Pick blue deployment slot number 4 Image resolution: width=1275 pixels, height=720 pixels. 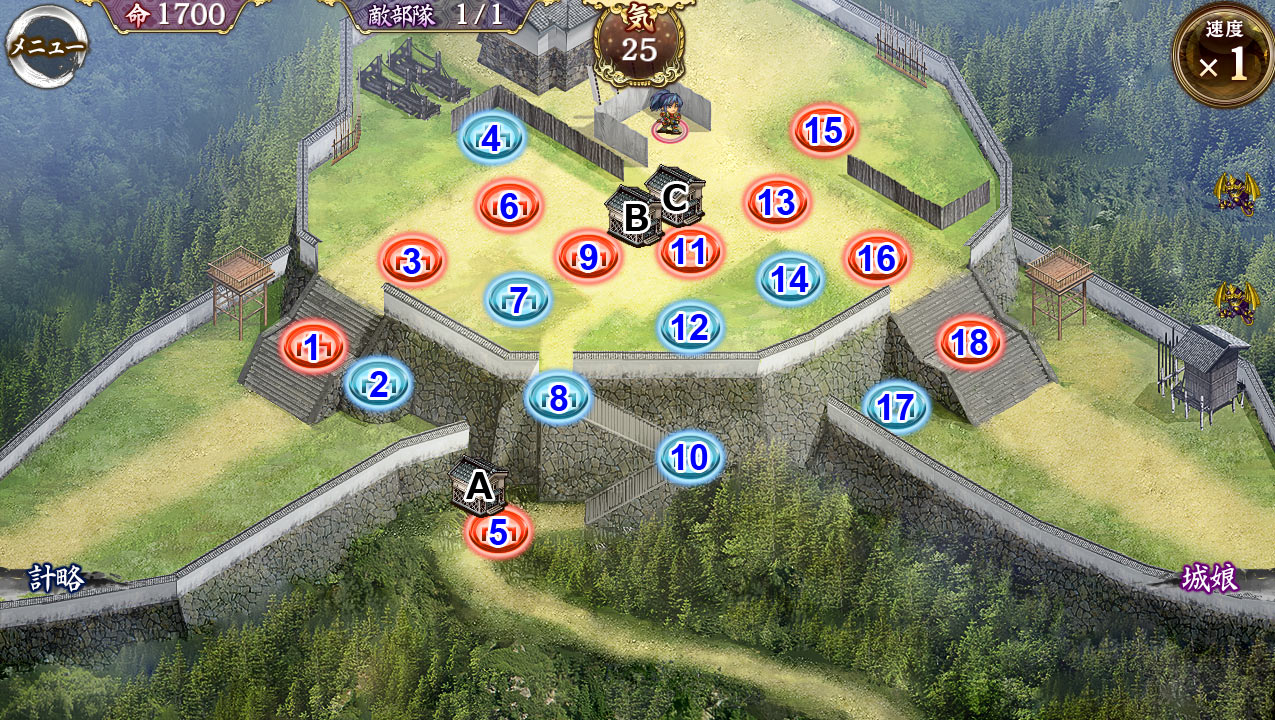click(492, 139)
